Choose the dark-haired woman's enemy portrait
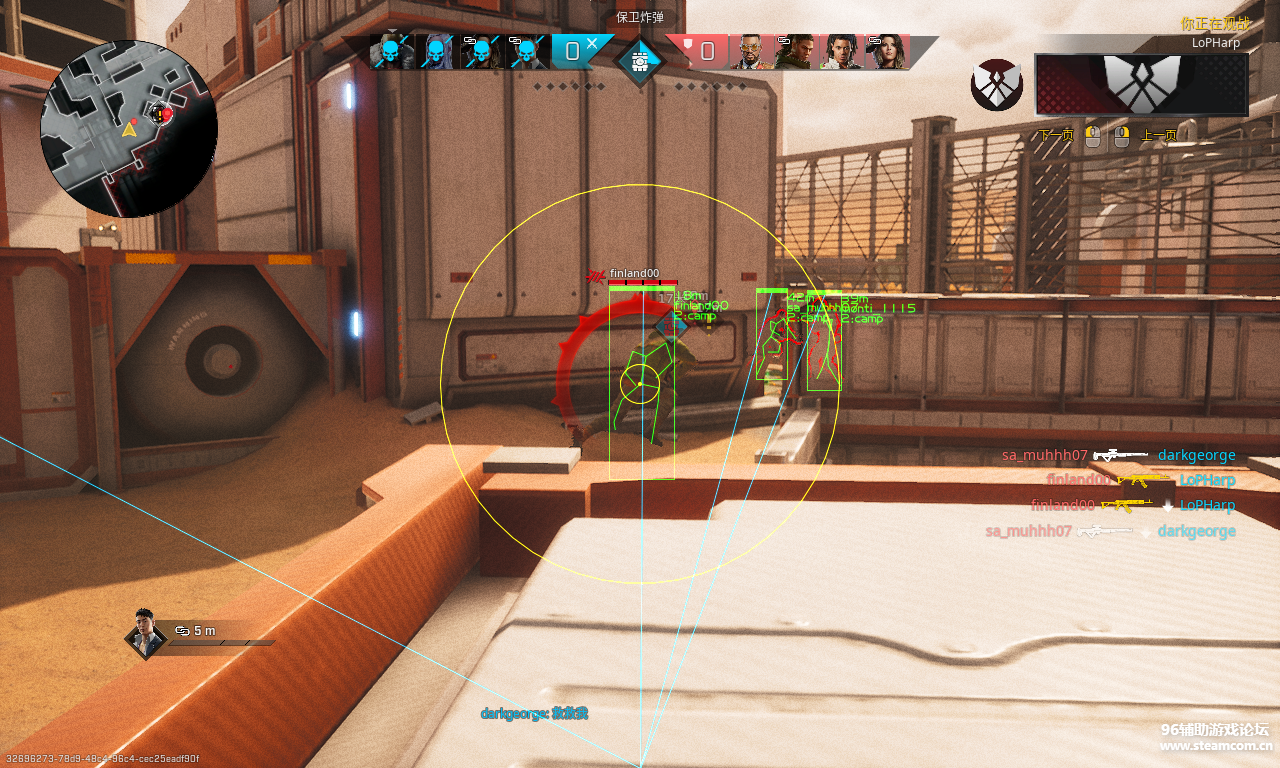The width and height of the screenshot is (1280, 768). 886,52
